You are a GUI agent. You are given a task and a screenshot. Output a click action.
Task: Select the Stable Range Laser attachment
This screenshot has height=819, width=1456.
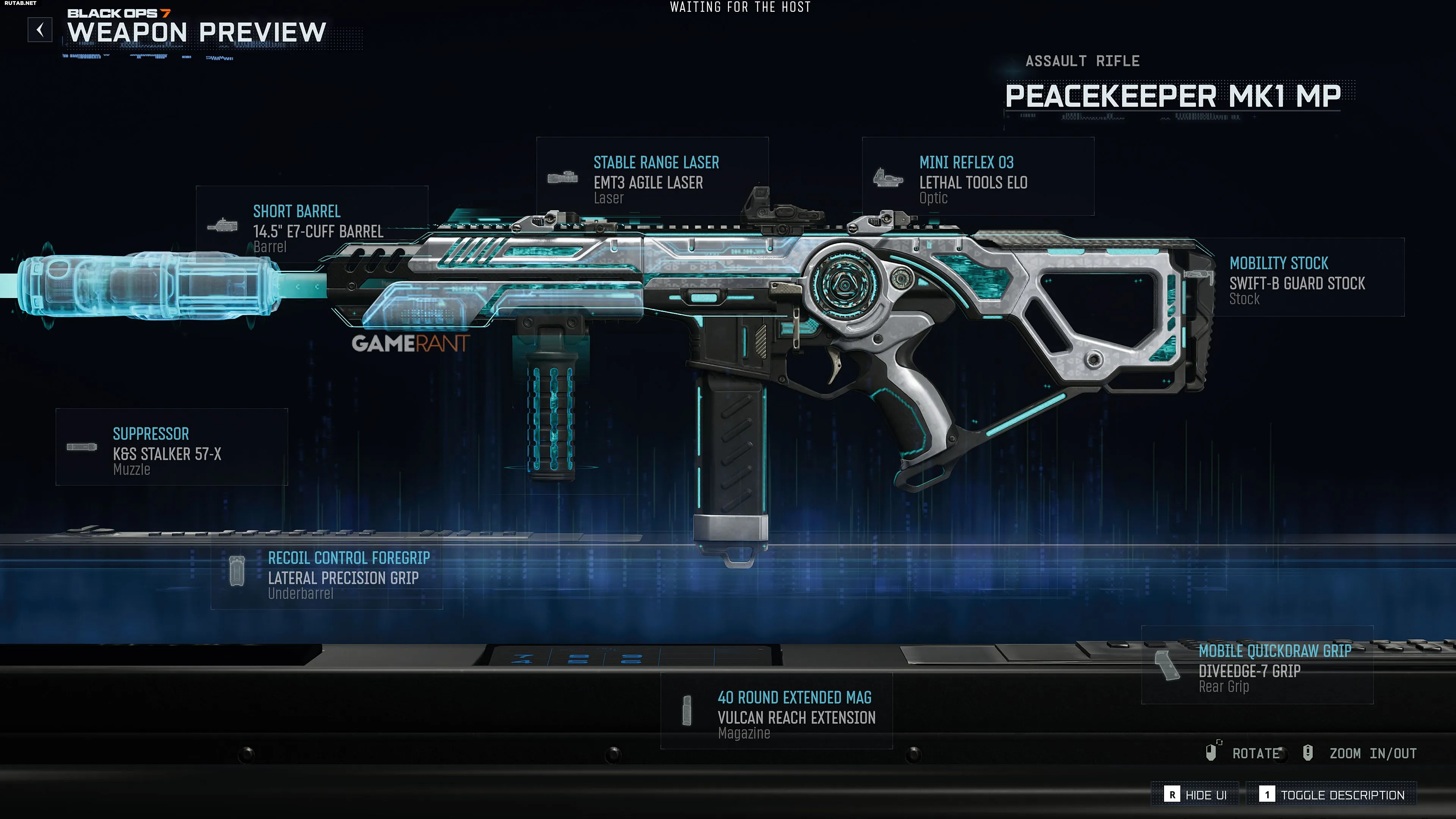(x=652, y=176)
